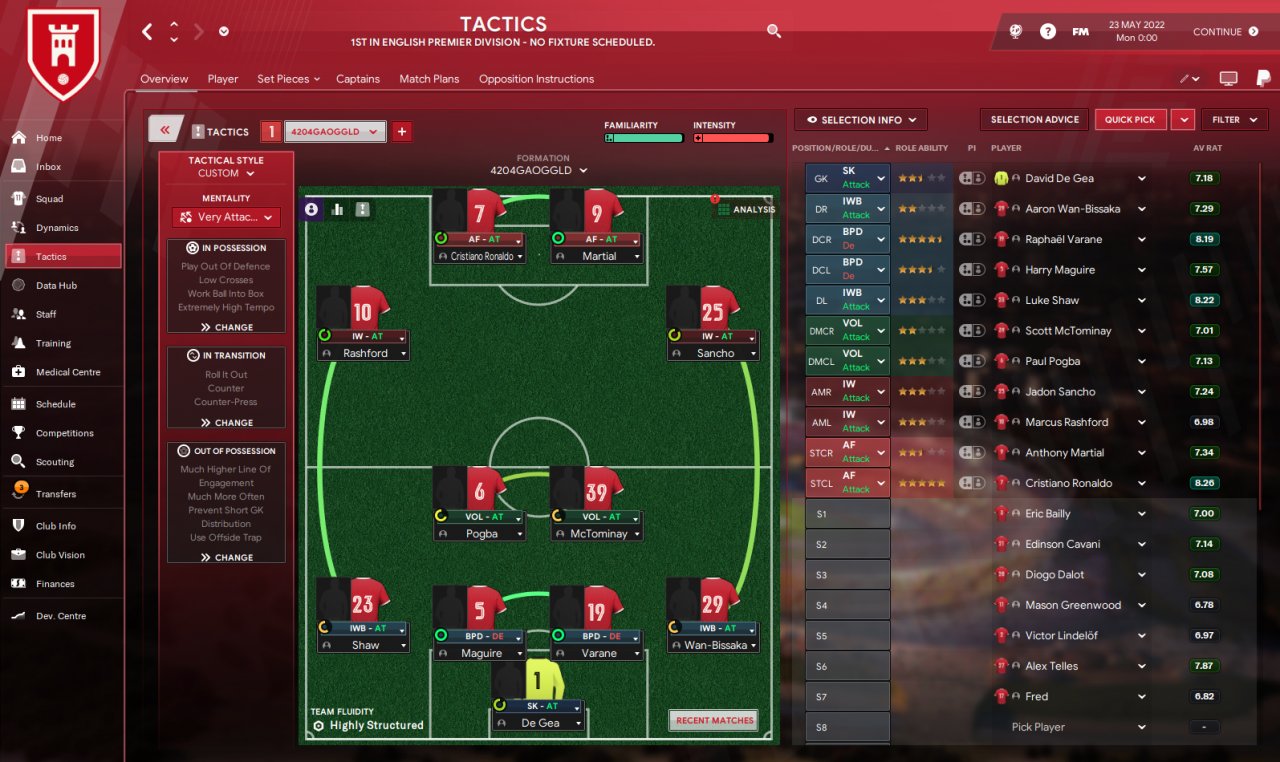1280x762 pixels.
Task: Change the In Possession instructions
Action: 226,327
